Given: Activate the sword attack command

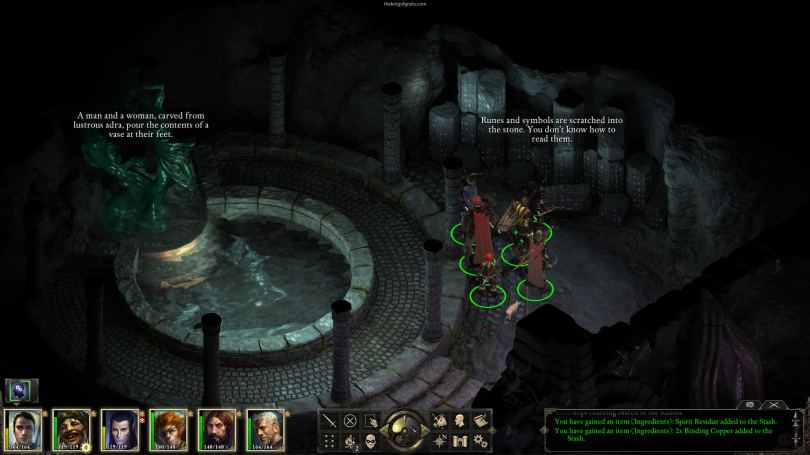Looking at the screenshot, I should click(x=330, y=421).
